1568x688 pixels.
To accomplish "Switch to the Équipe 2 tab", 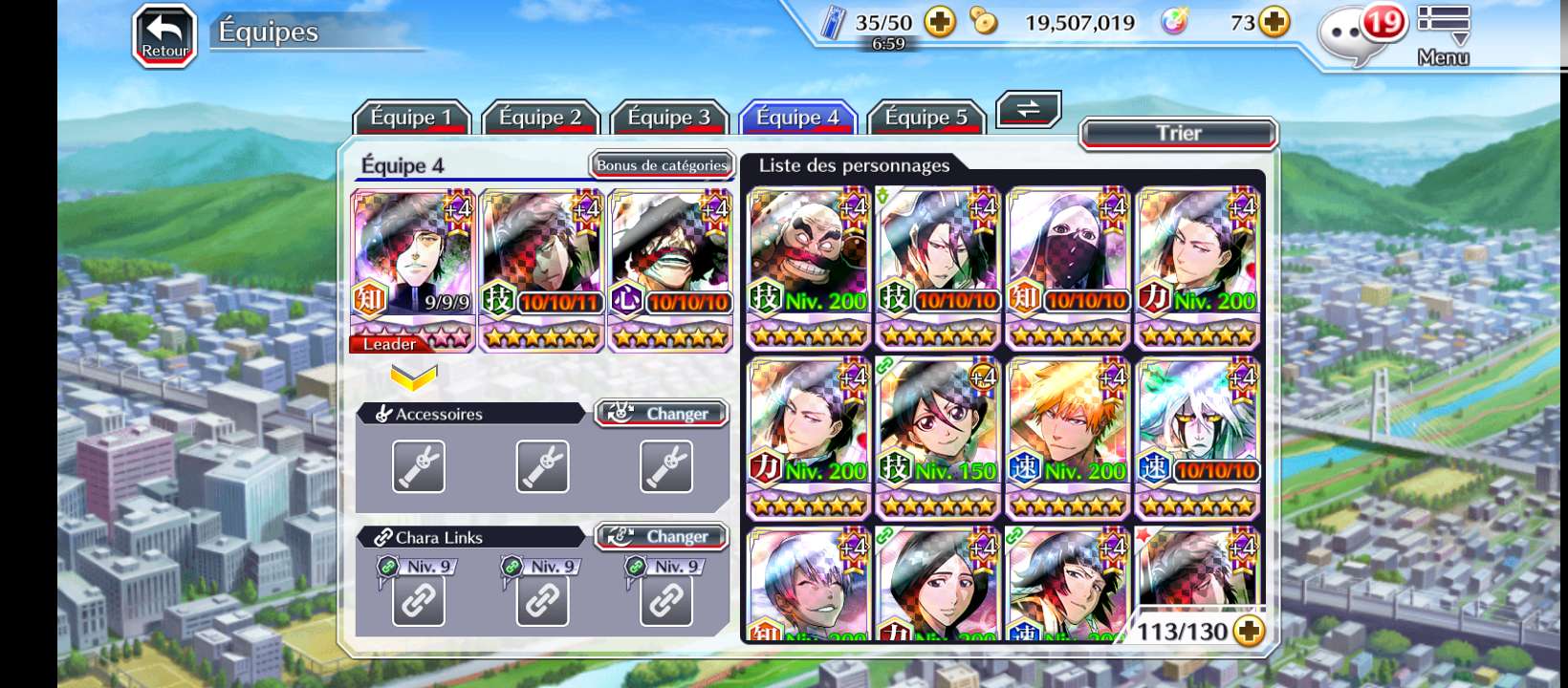I will click(540, 118).
